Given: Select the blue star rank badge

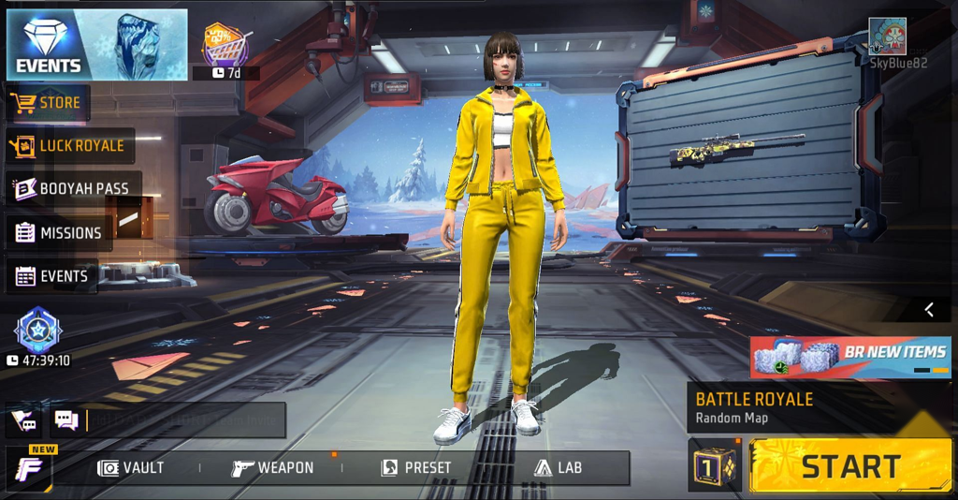Looking at the screenshot, I should (x=38, y=329).
